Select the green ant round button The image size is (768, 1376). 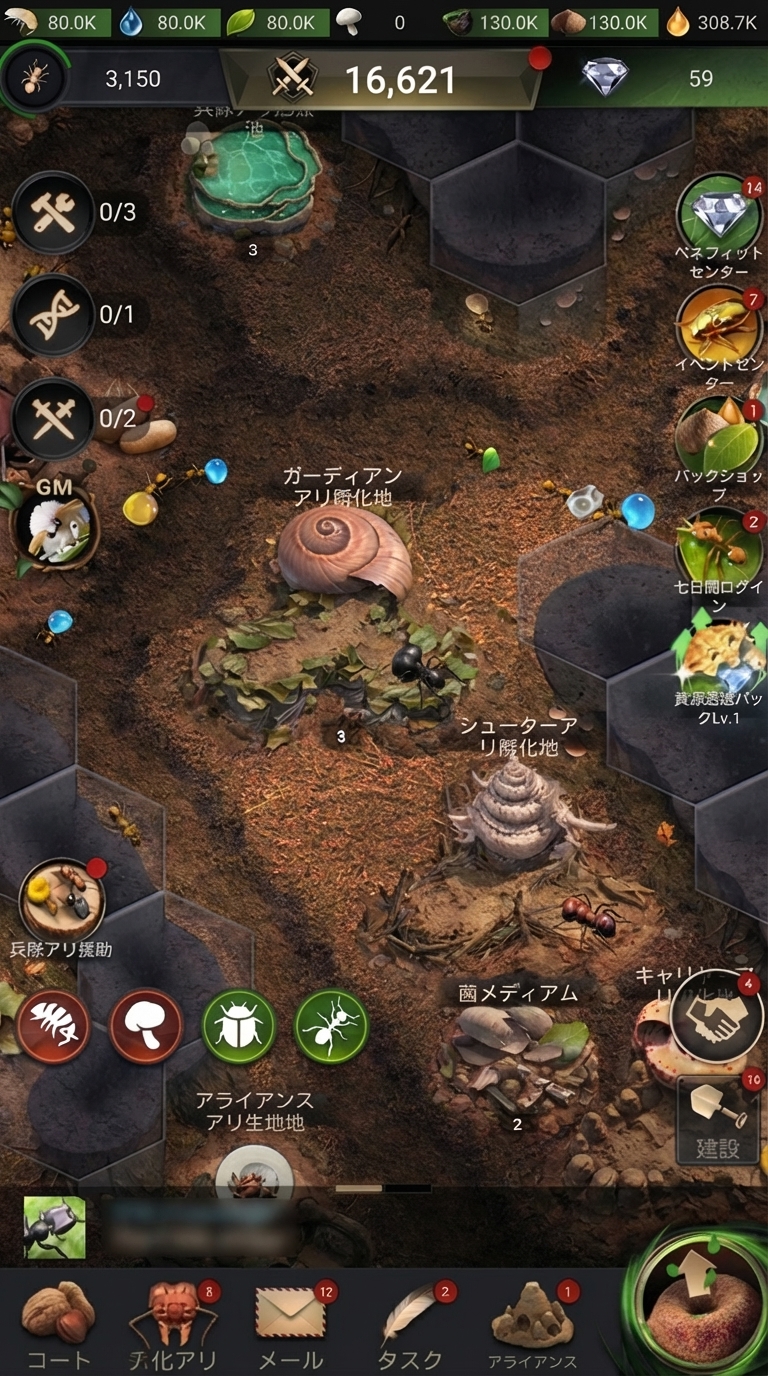331,1026
